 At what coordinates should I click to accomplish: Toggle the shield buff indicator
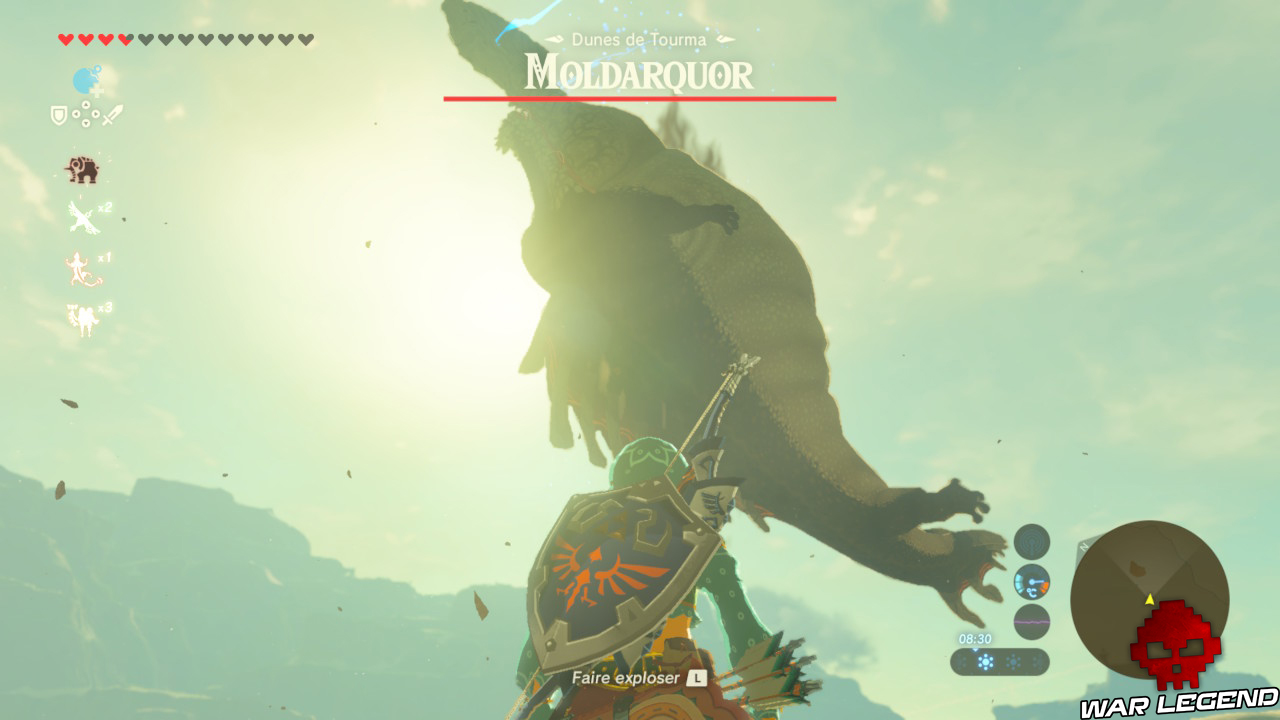(x=57, y=114)
